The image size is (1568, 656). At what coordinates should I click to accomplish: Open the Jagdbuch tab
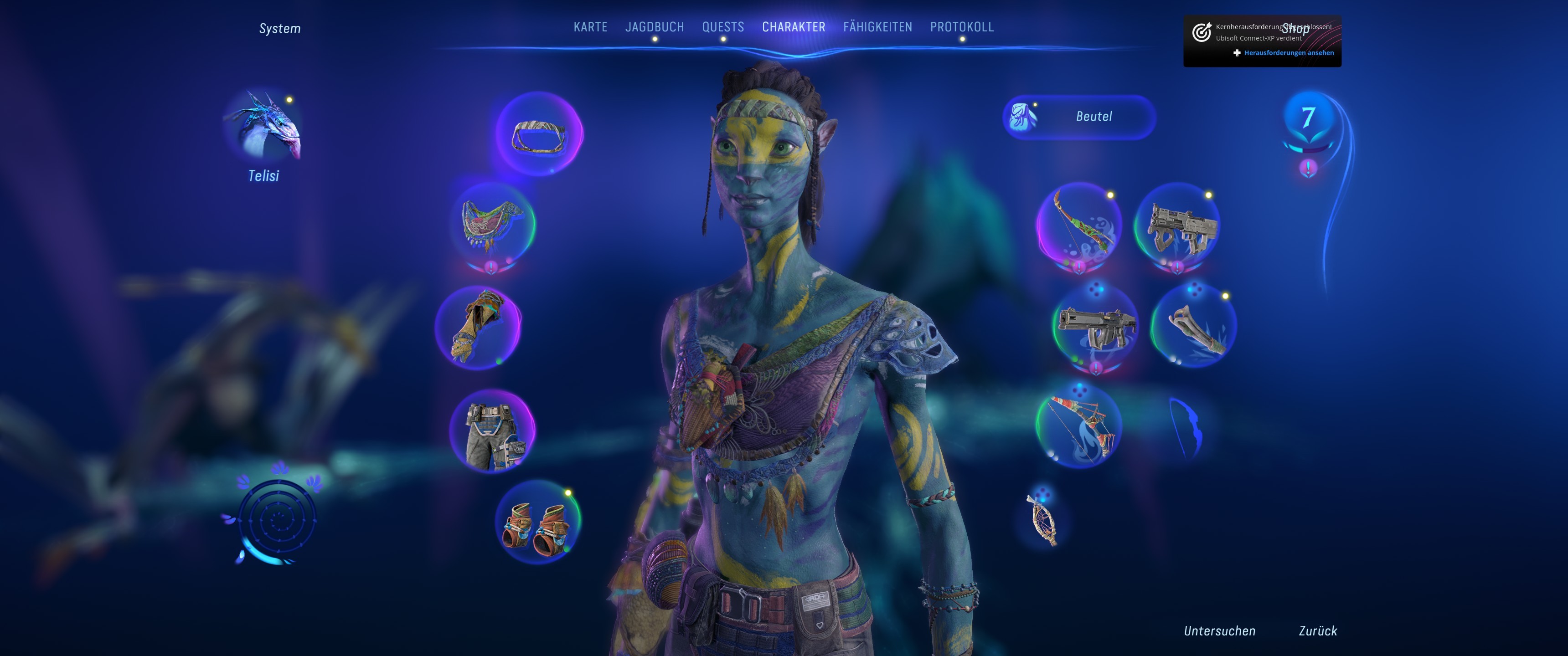pos(655,27)
